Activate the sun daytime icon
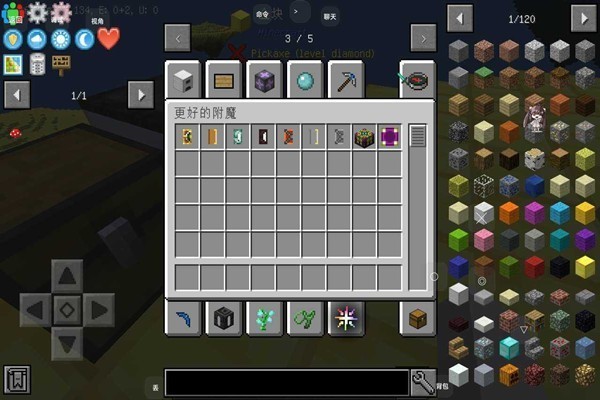Image resolution: width=600 pixels, height=400 pixels. [61, 38]
